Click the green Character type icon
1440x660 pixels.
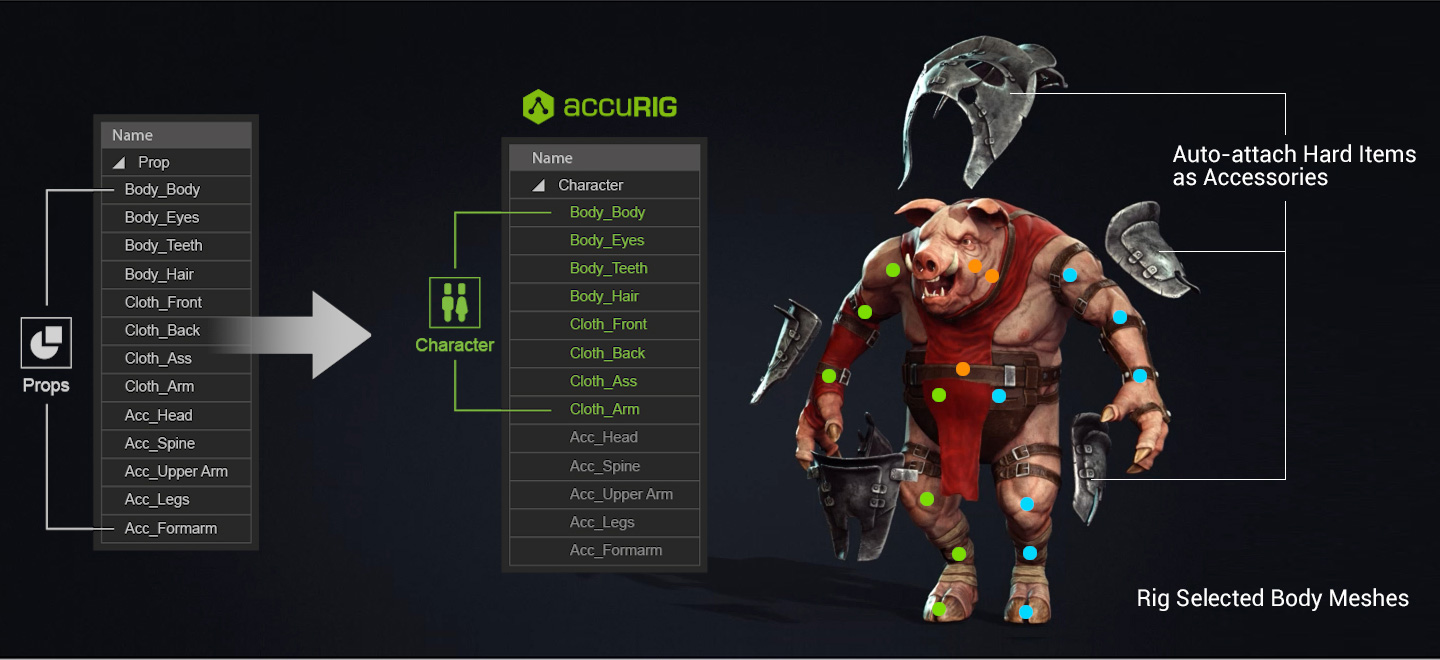pyautogui.click(x=454, y=302)
